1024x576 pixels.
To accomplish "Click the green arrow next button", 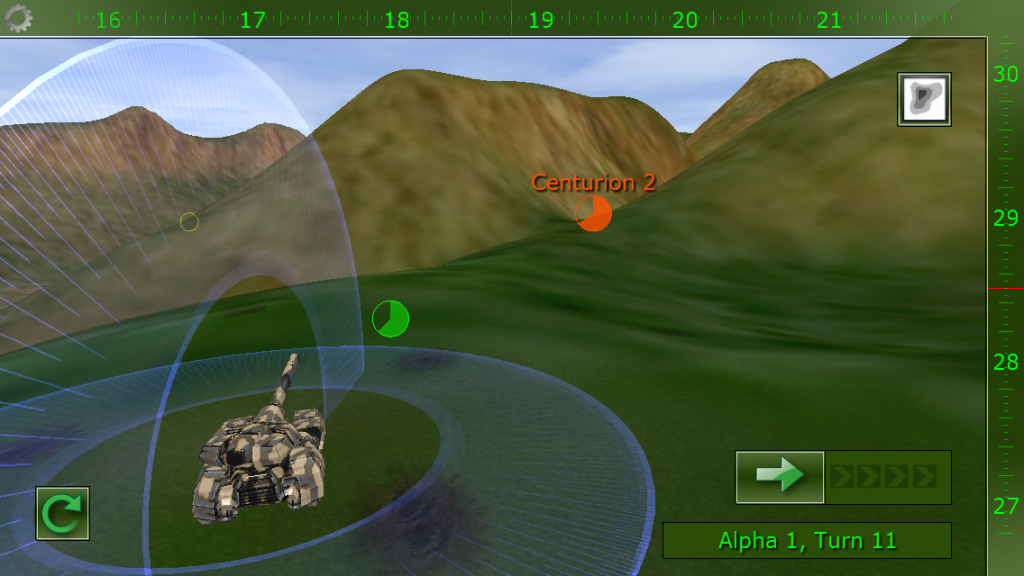I will (x=780, y=477).
